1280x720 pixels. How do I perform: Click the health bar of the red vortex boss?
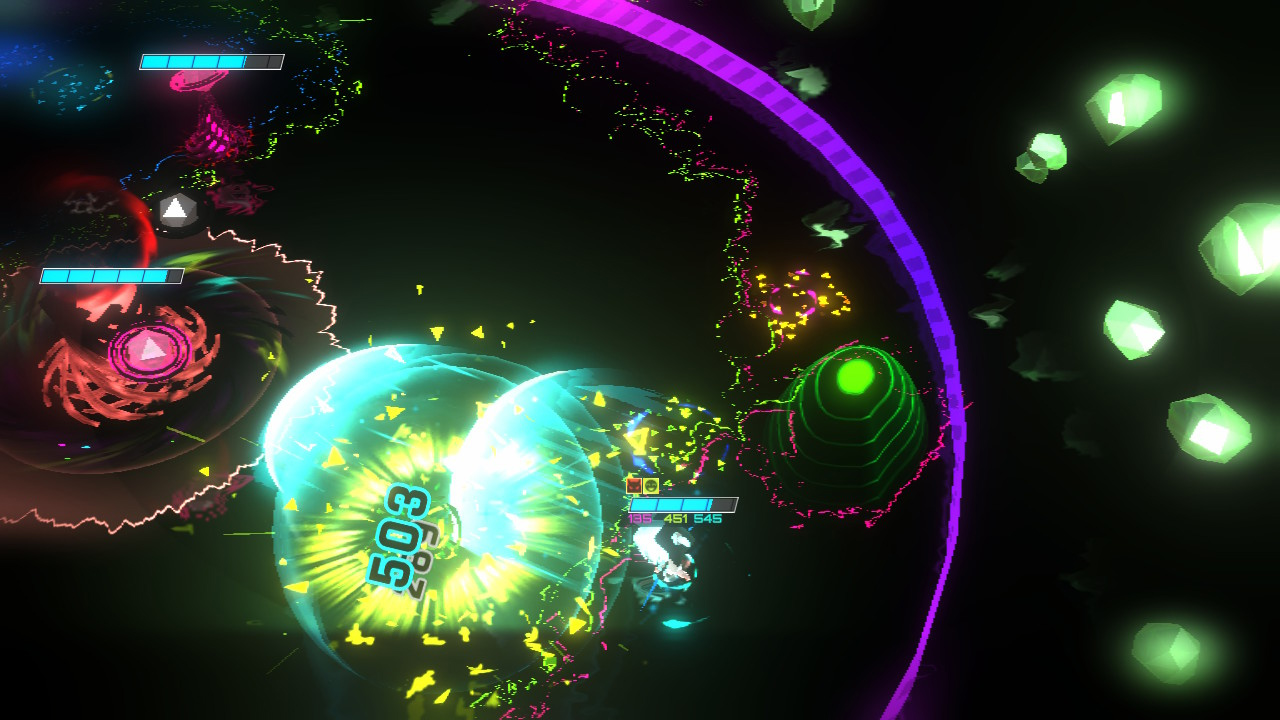(x=110, y=276)
